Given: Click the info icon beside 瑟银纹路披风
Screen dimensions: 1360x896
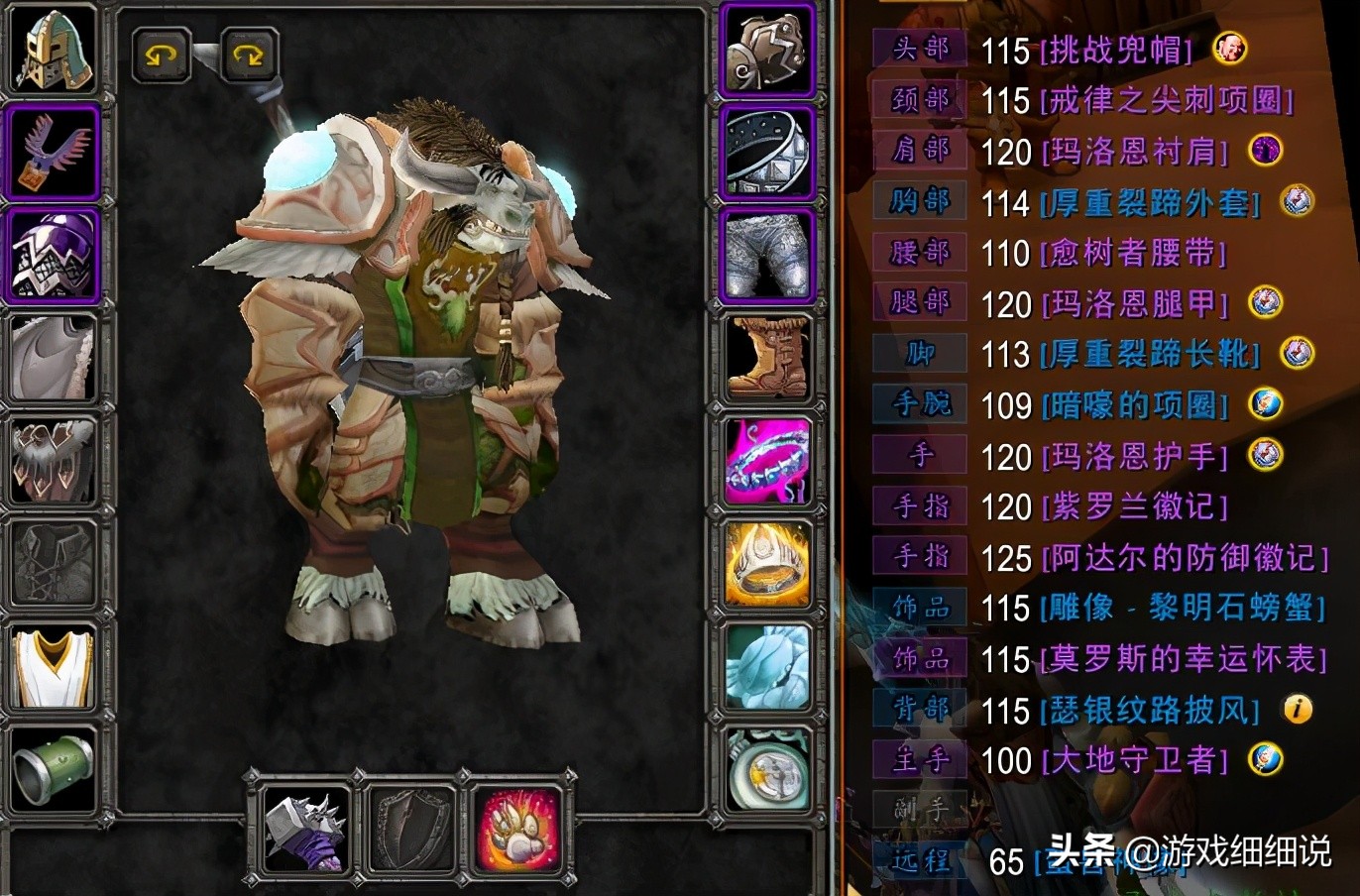Looking at the screenshot, I should [1297, 709].
